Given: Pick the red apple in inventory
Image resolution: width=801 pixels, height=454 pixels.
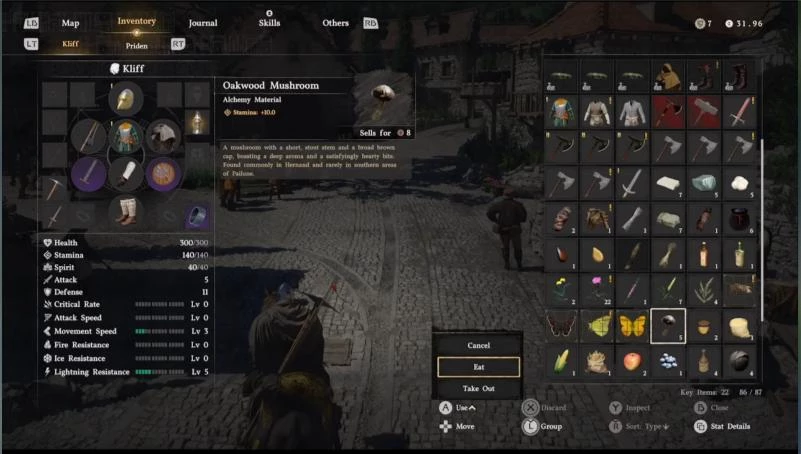Looking at the screenshot, I should point(632,360).
